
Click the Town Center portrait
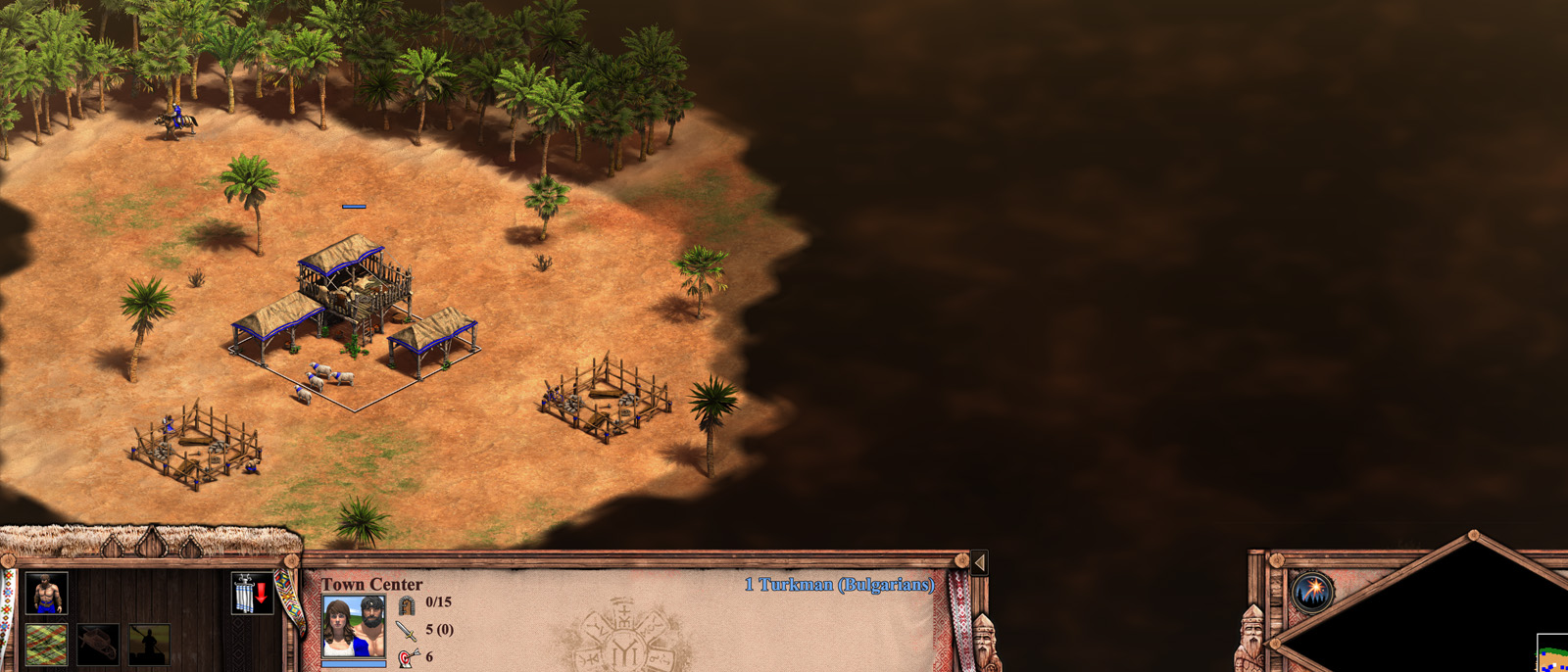353,627
